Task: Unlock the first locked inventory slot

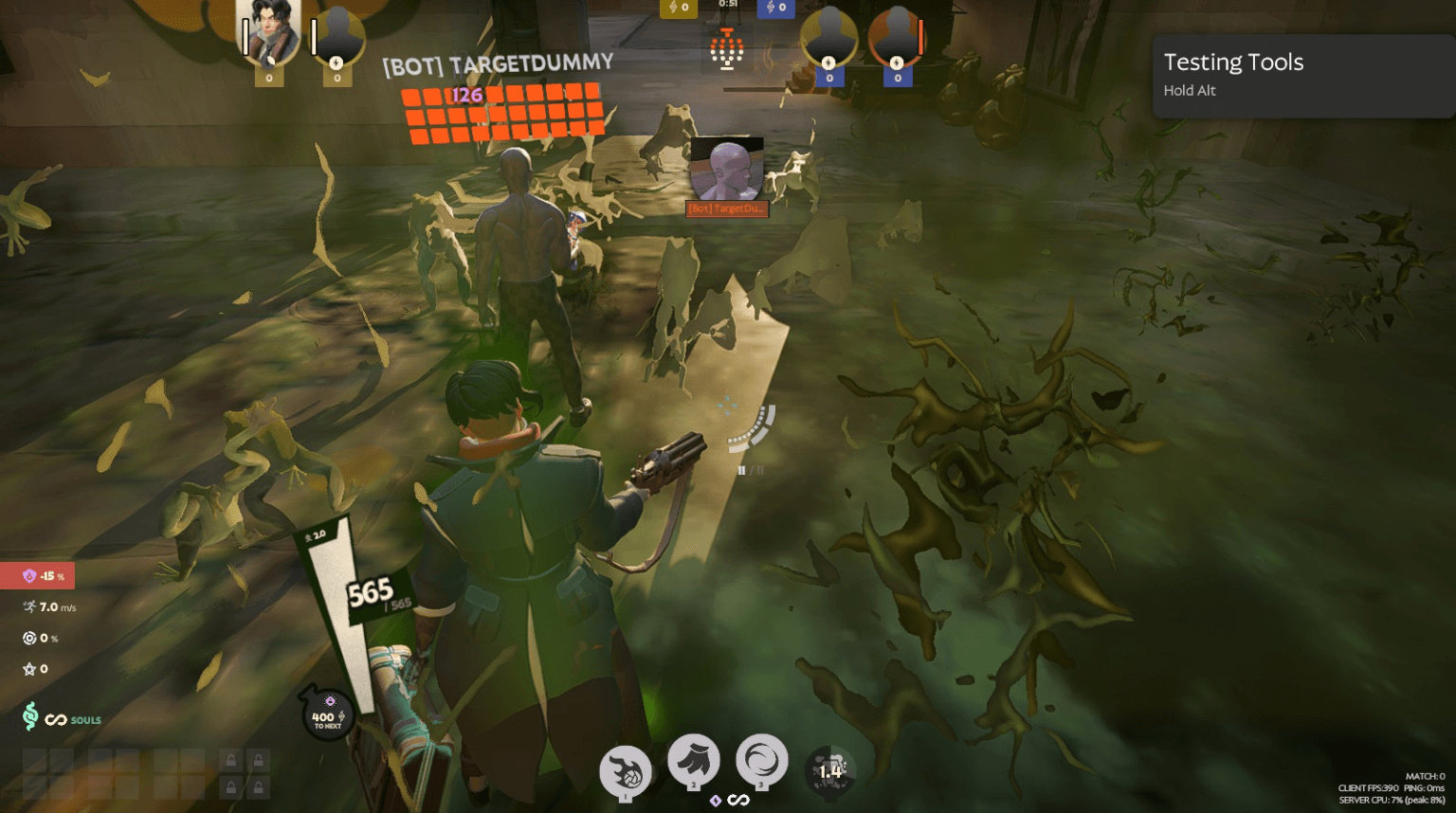Action: coord(232,760)
